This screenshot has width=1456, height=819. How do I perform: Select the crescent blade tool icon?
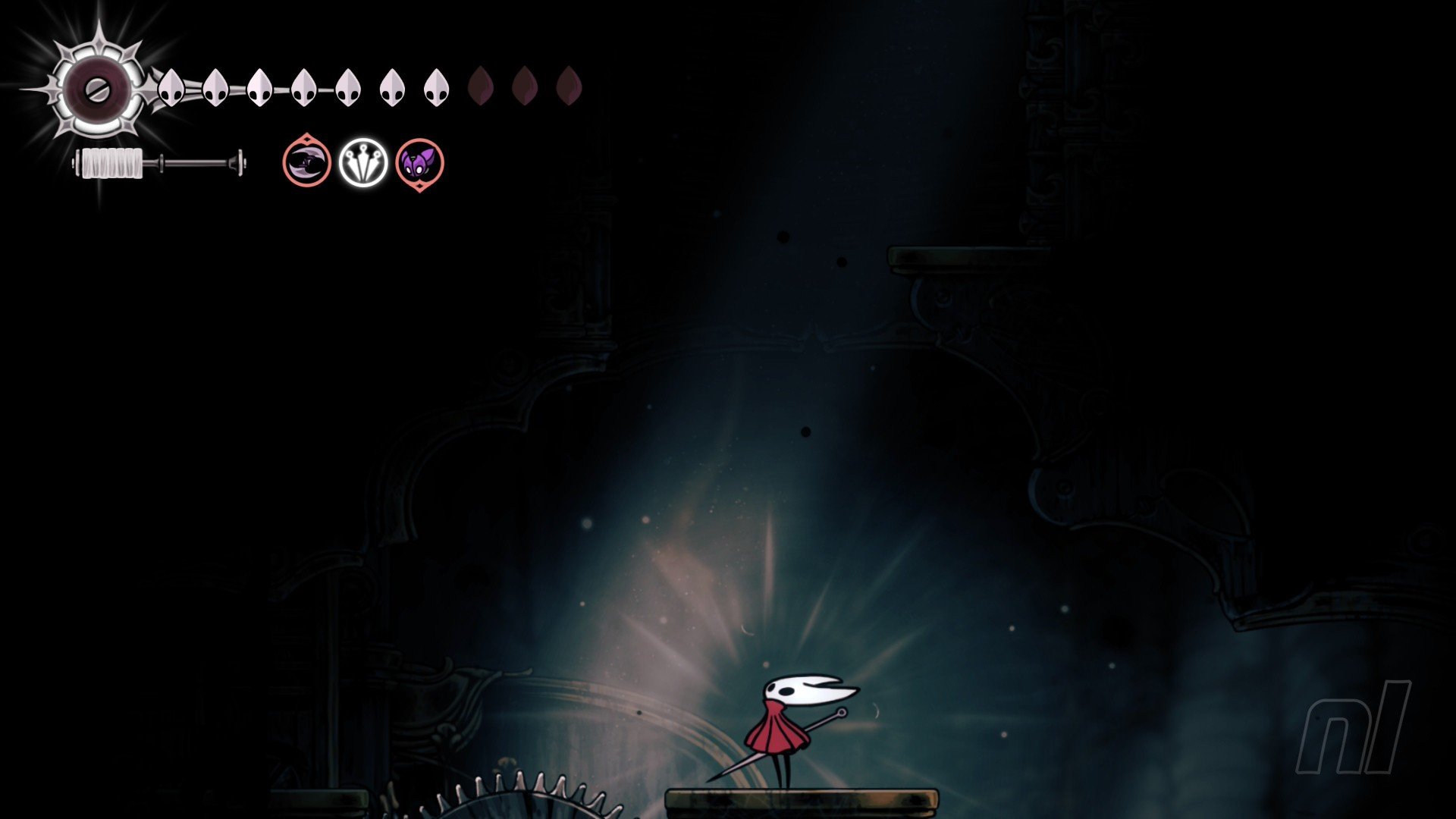(306, 162)
